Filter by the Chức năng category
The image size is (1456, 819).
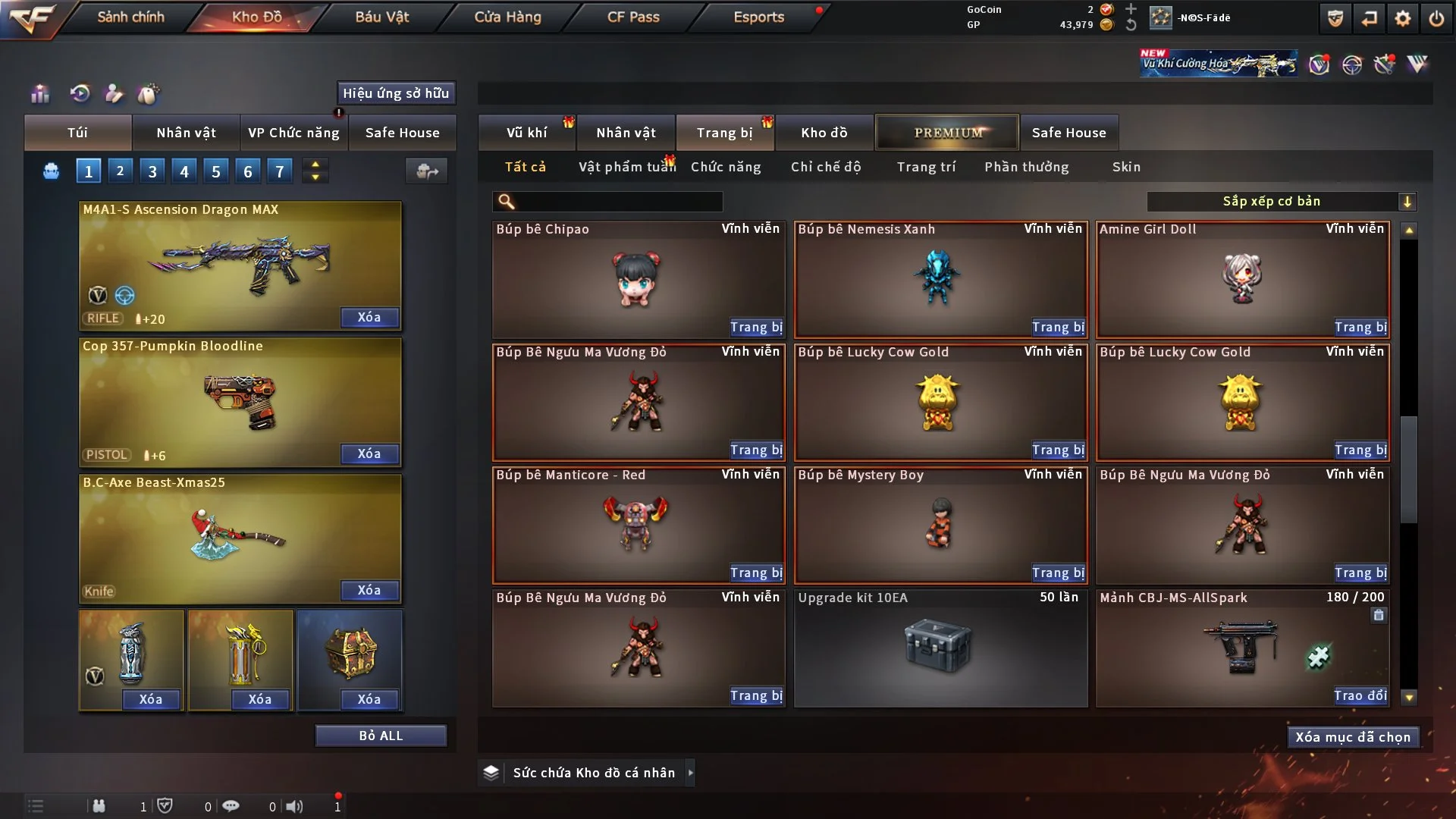[x=726, y=167]
